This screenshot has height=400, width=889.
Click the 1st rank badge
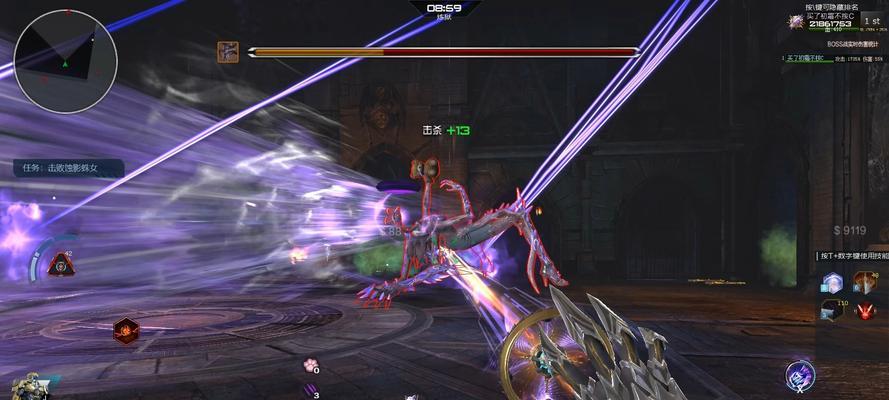[870, 21]
